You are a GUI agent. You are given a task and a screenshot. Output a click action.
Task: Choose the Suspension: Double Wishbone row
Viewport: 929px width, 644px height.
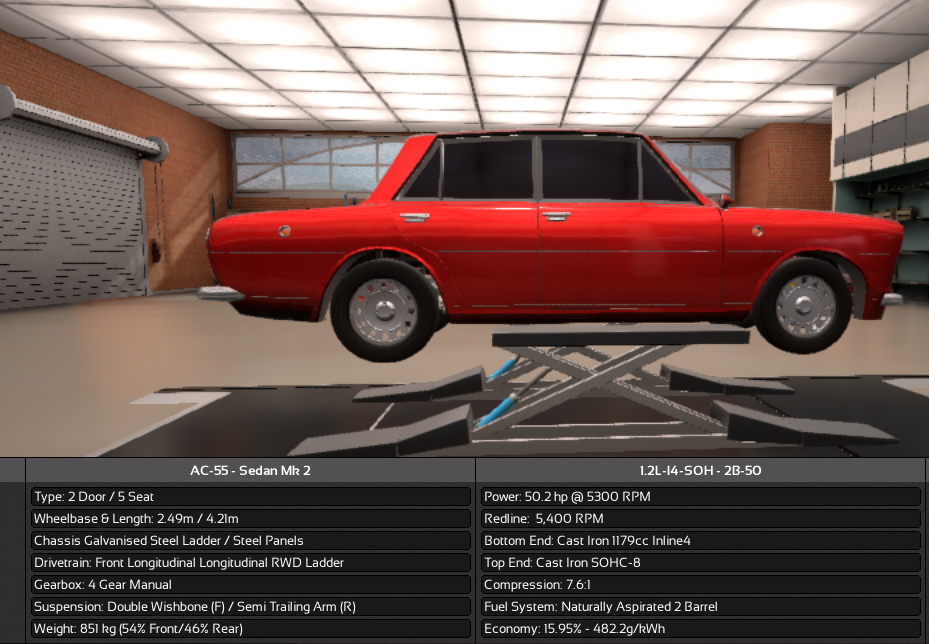point(251,607)
